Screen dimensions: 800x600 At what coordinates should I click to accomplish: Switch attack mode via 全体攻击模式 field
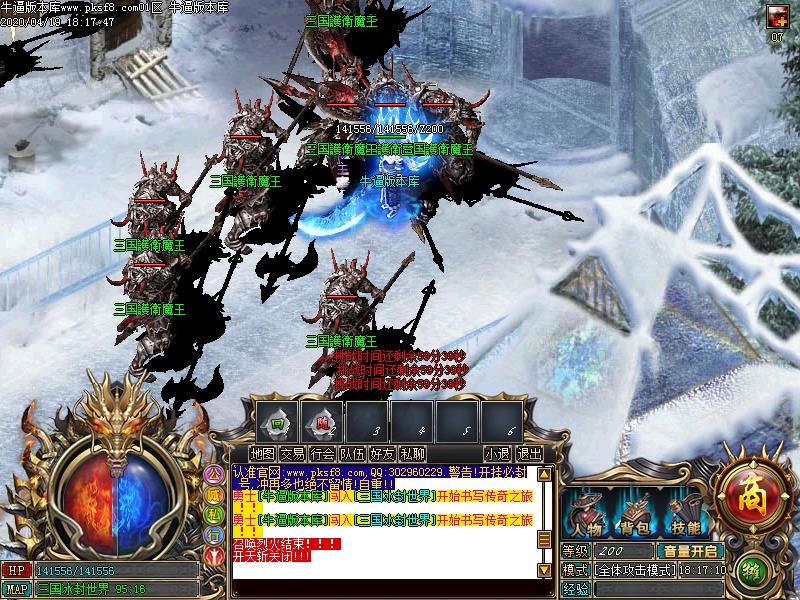634,570
